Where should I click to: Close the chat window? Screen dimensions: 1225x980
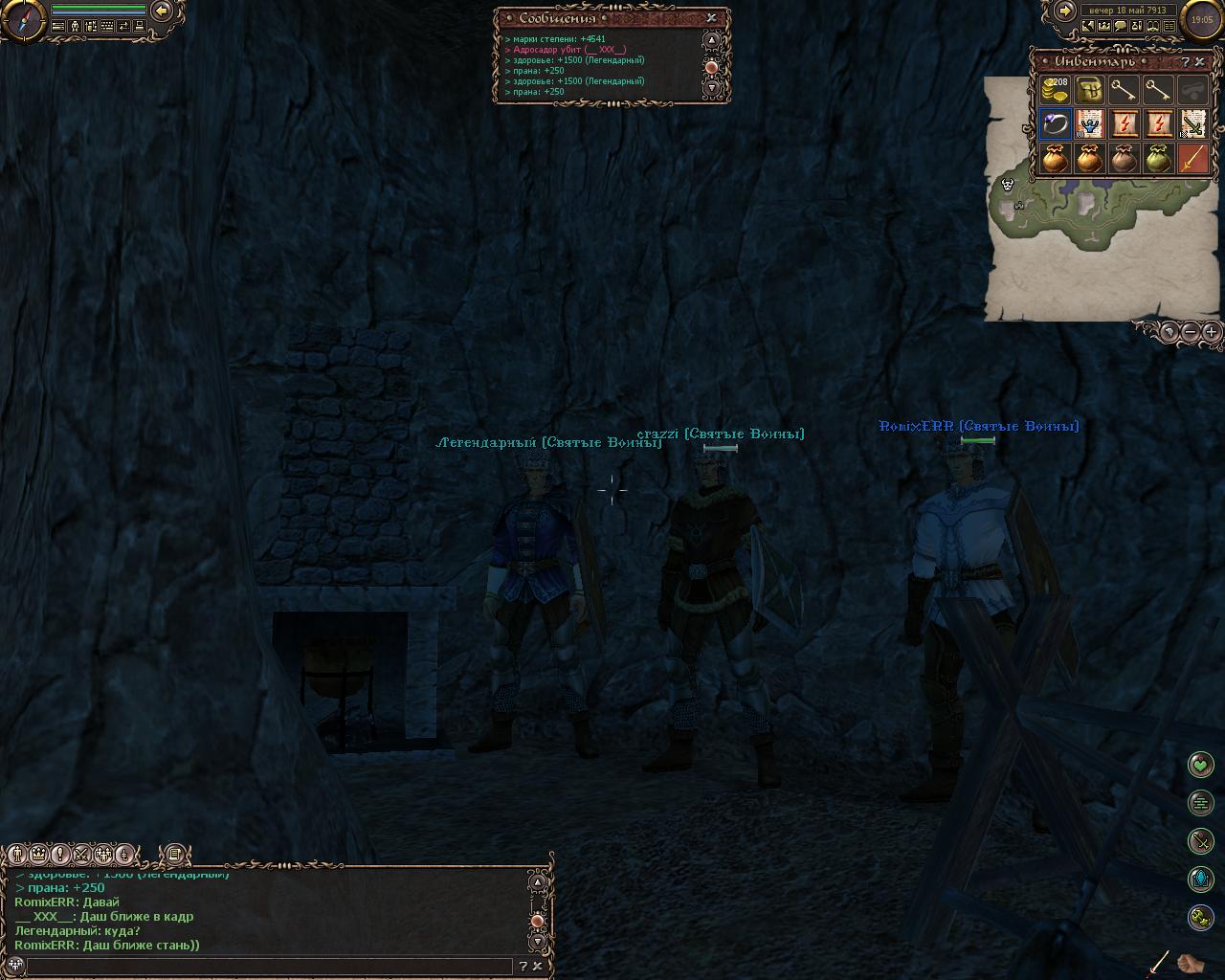coord(537,966)
